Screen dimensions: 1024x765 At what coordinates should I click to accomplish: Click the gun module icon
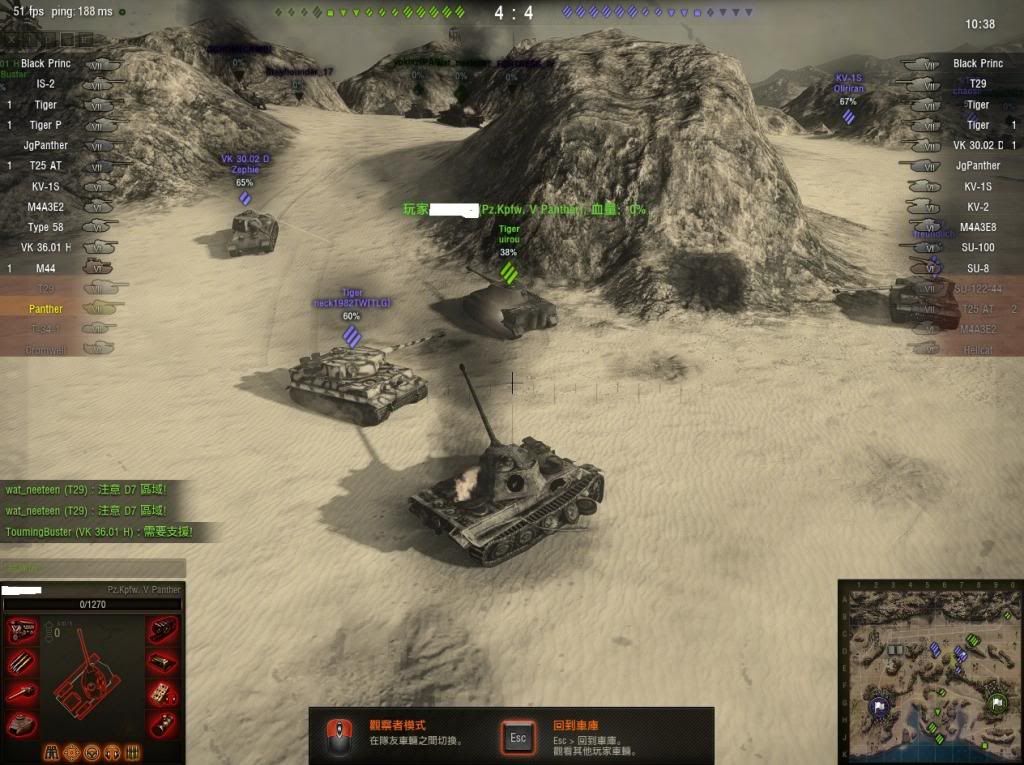(21, 692)
